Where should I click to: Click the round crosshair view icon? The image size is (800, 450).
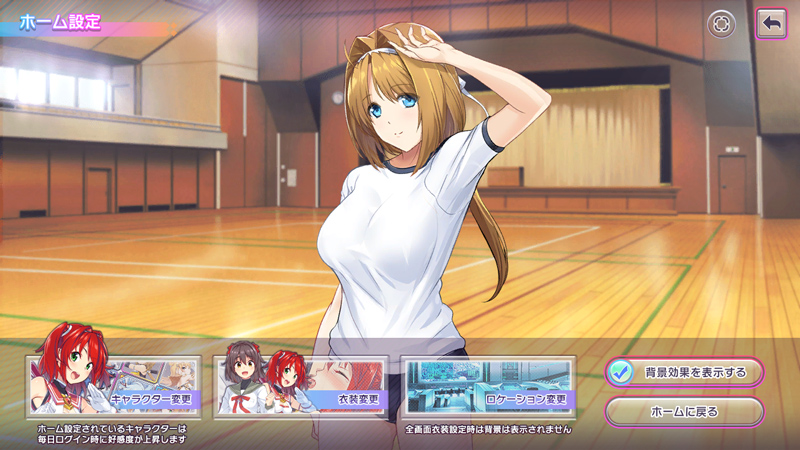(721, 24)
